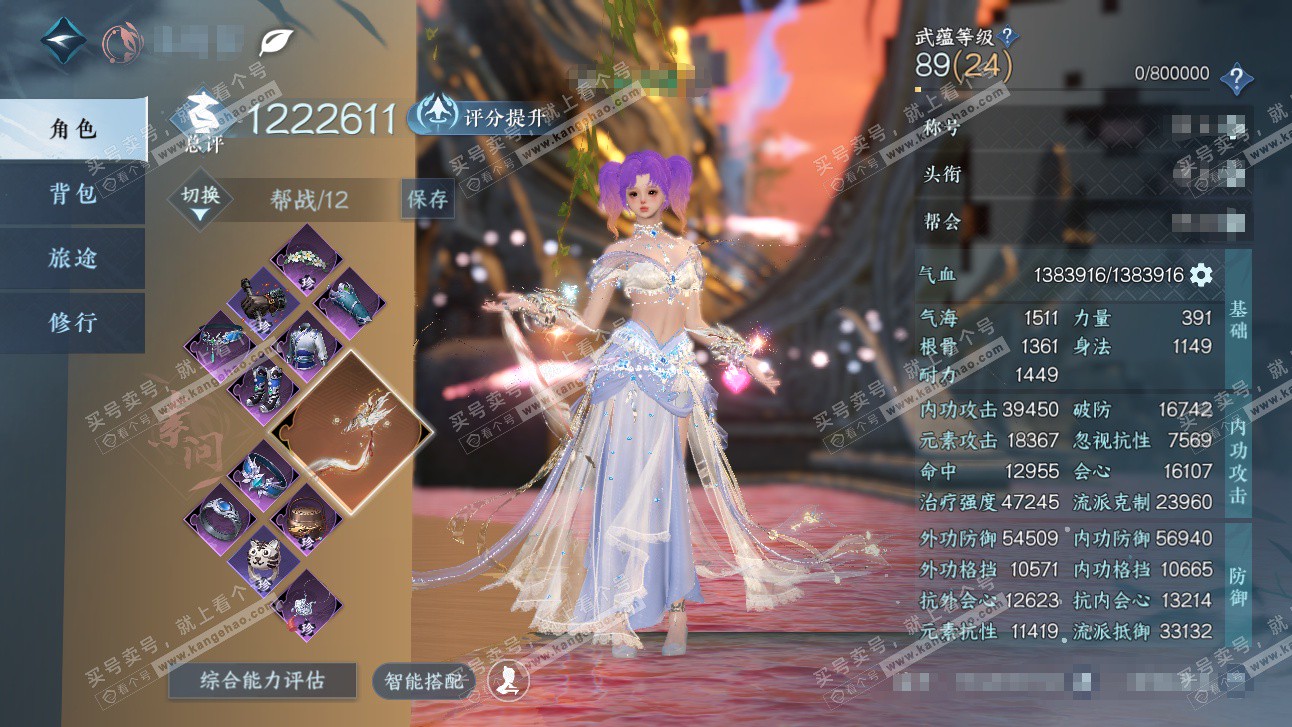Image resolution: width=1292 pixels, height=727 pixels.
Task: Select the flower wreath headpiece slot
Action: click(x=307, y=259)
